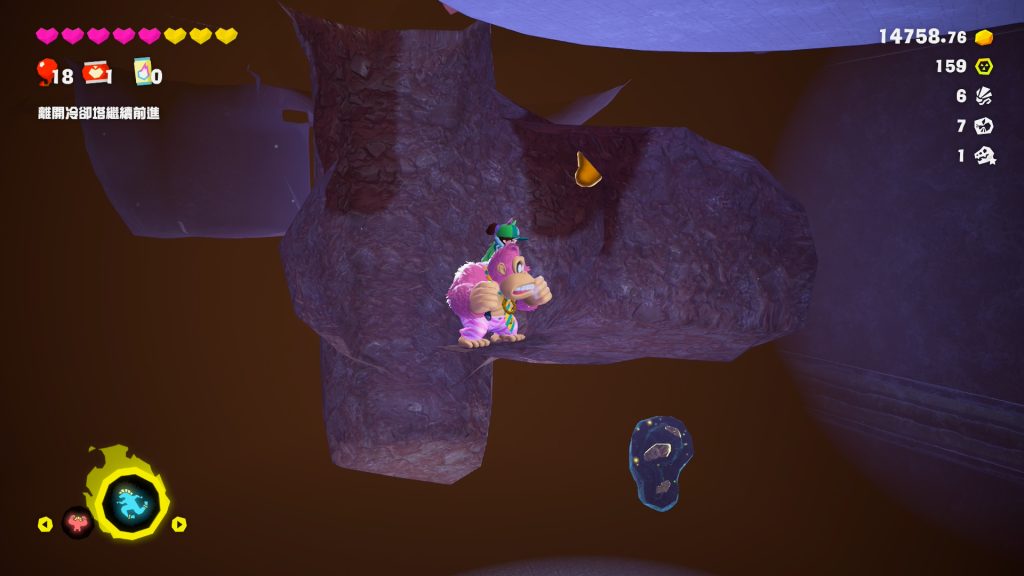
Task: Click the striped shell fossil icon
Action: pyautogui.click(x=984, y=96)
